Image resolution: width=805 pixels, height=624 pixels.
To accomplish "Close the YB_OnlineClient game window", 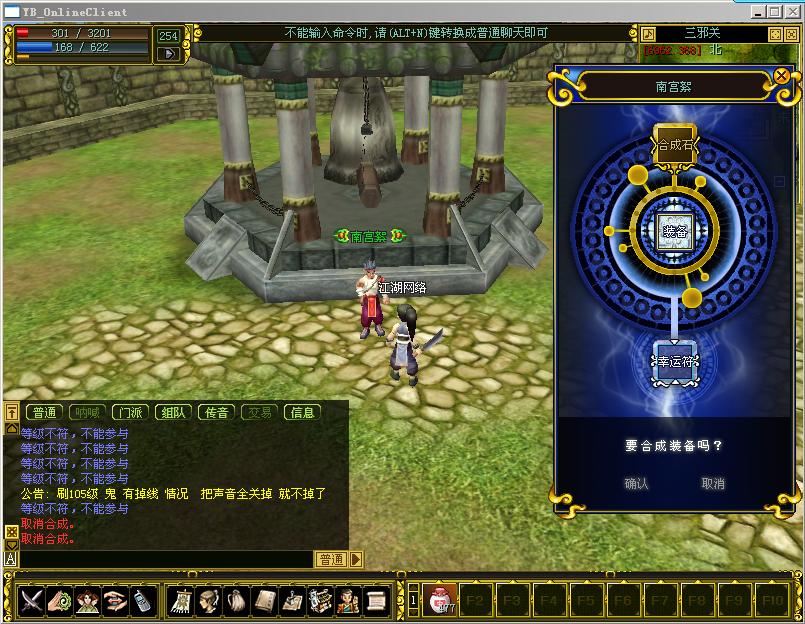I will point(791,11).
